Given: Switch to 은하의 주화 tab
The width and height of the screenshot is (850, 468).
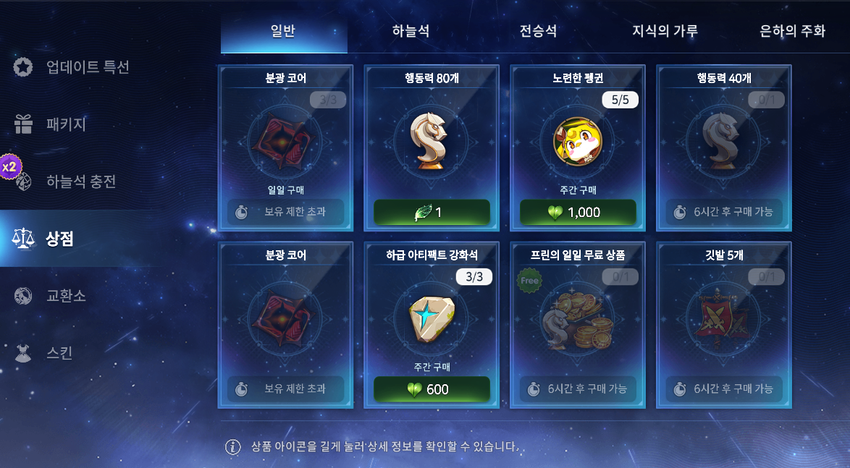Looking at the screenshot, I should [792, 31].
